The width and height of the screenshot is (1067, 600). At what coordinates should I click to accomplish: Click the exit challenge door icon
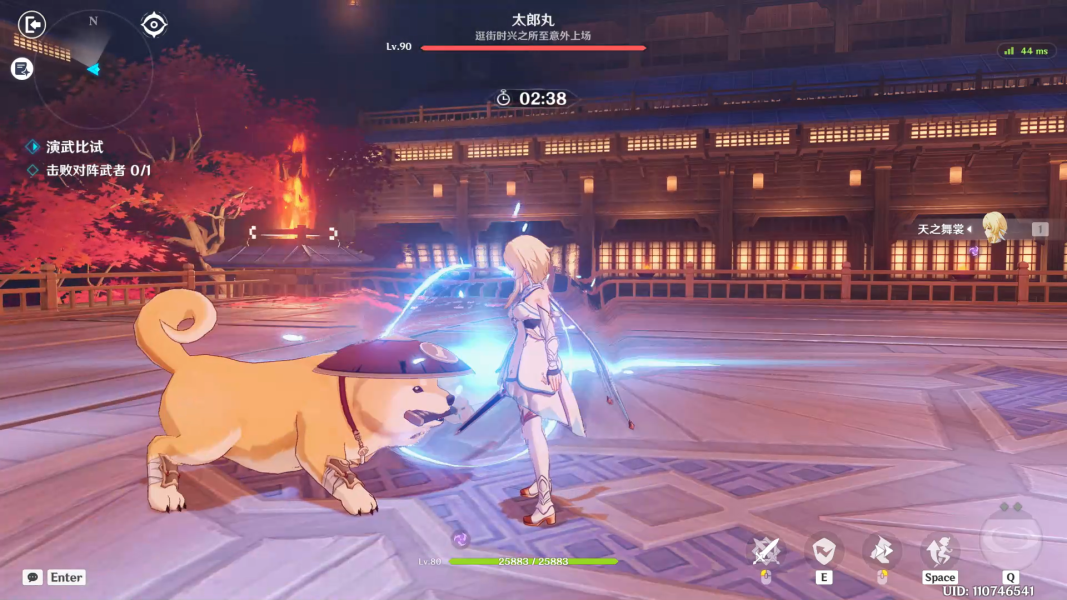(x=32, y=24)
